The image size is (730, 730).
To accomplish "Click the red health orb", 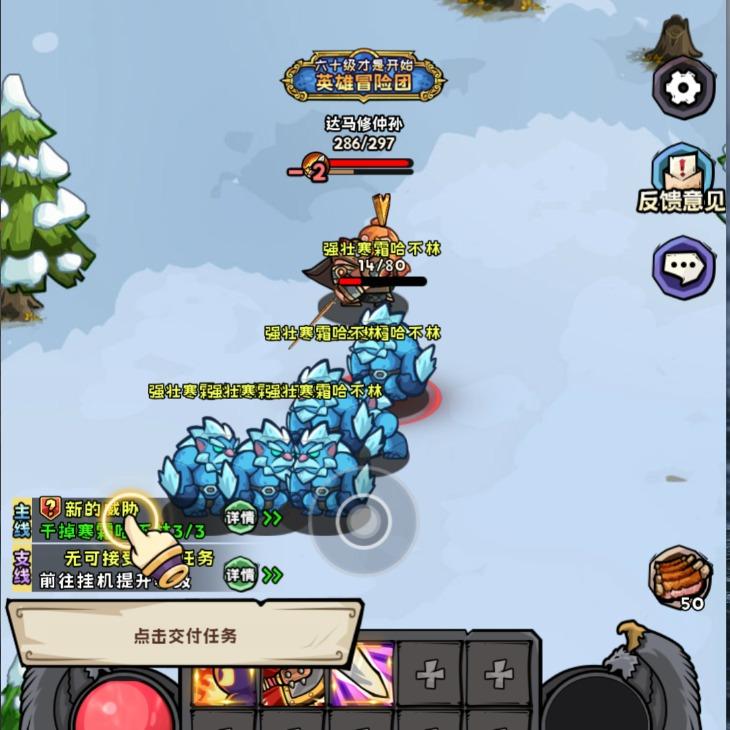I will [124, 706].
